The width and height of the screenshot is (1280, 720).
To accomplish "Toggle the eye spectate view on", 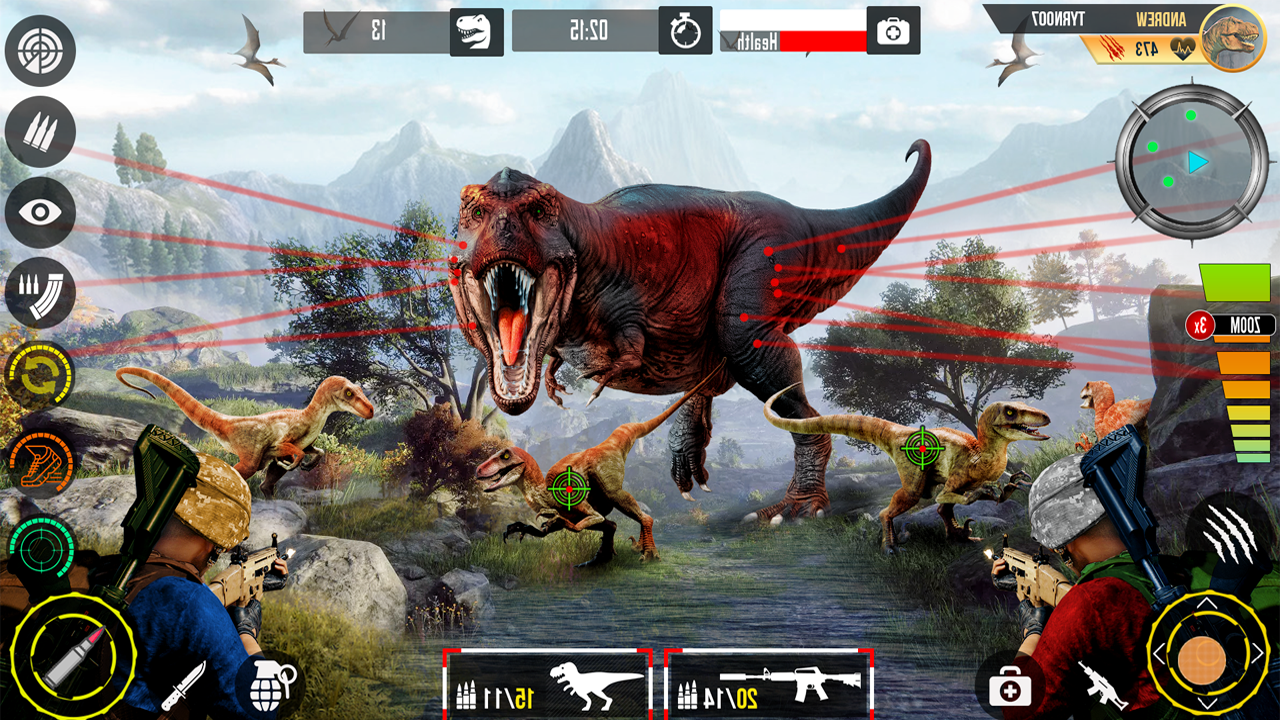I will point(40,213).
